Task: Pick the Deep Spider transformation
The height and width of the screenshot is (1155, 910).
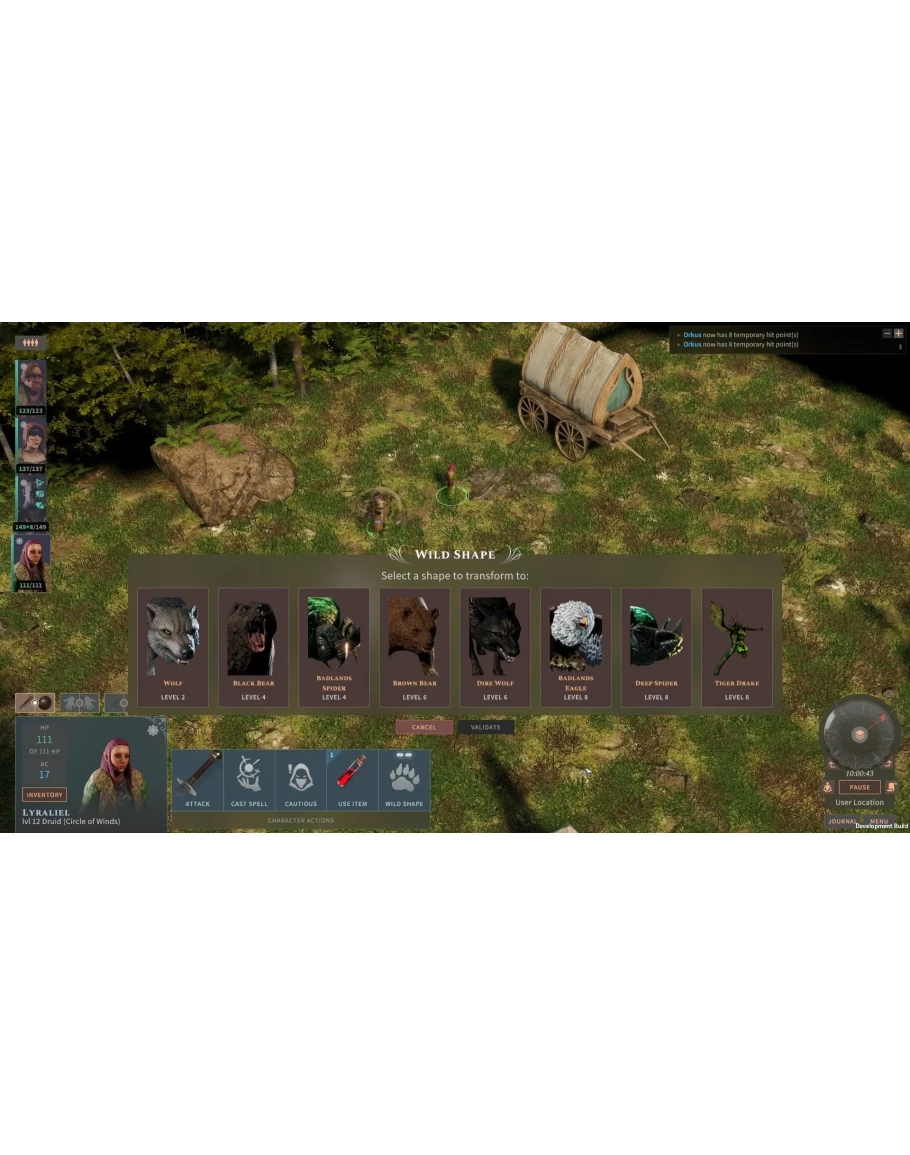Action: (656, 646)
